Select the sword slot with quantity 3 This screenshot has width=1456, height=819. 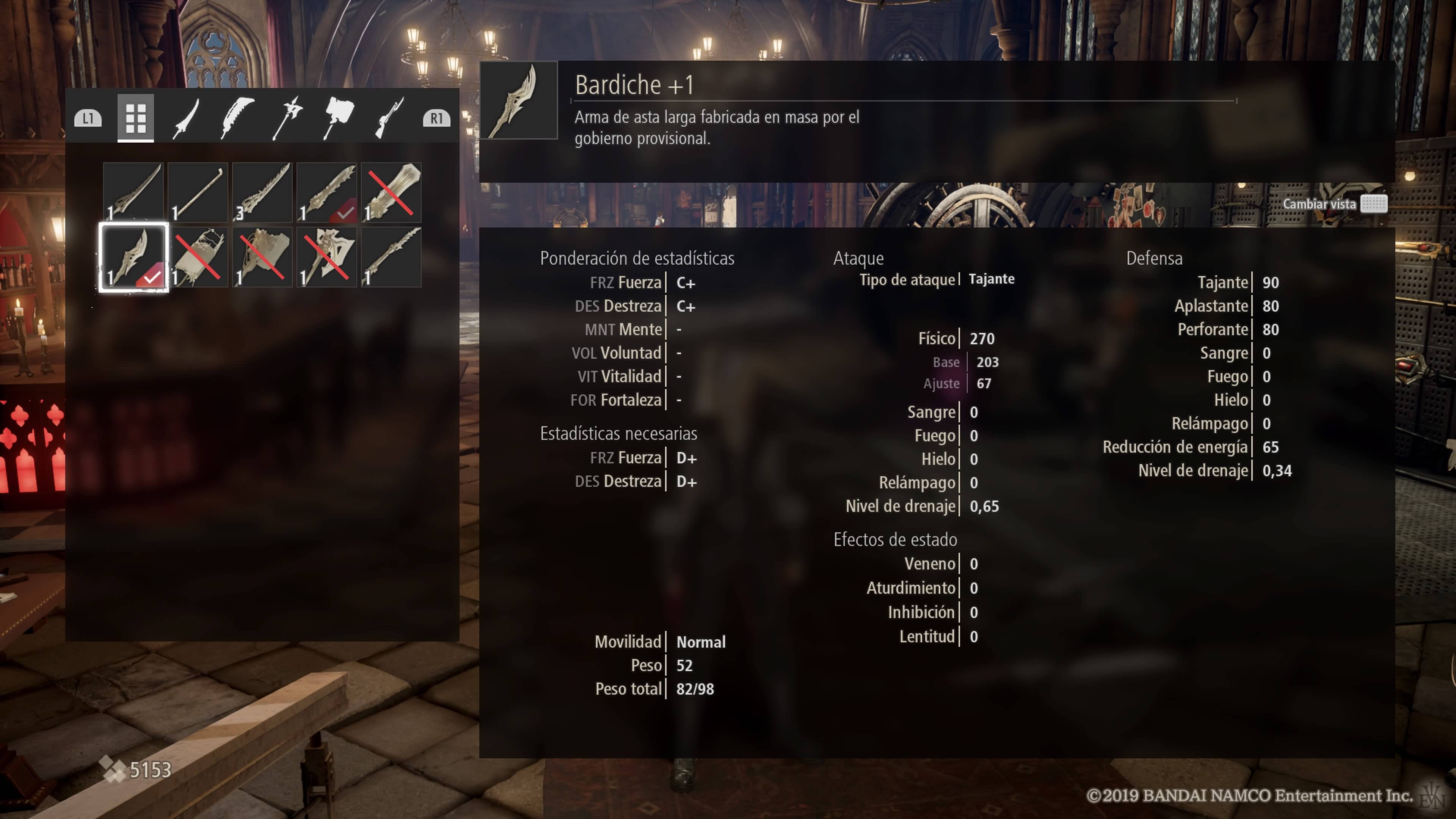pos(262,192)
